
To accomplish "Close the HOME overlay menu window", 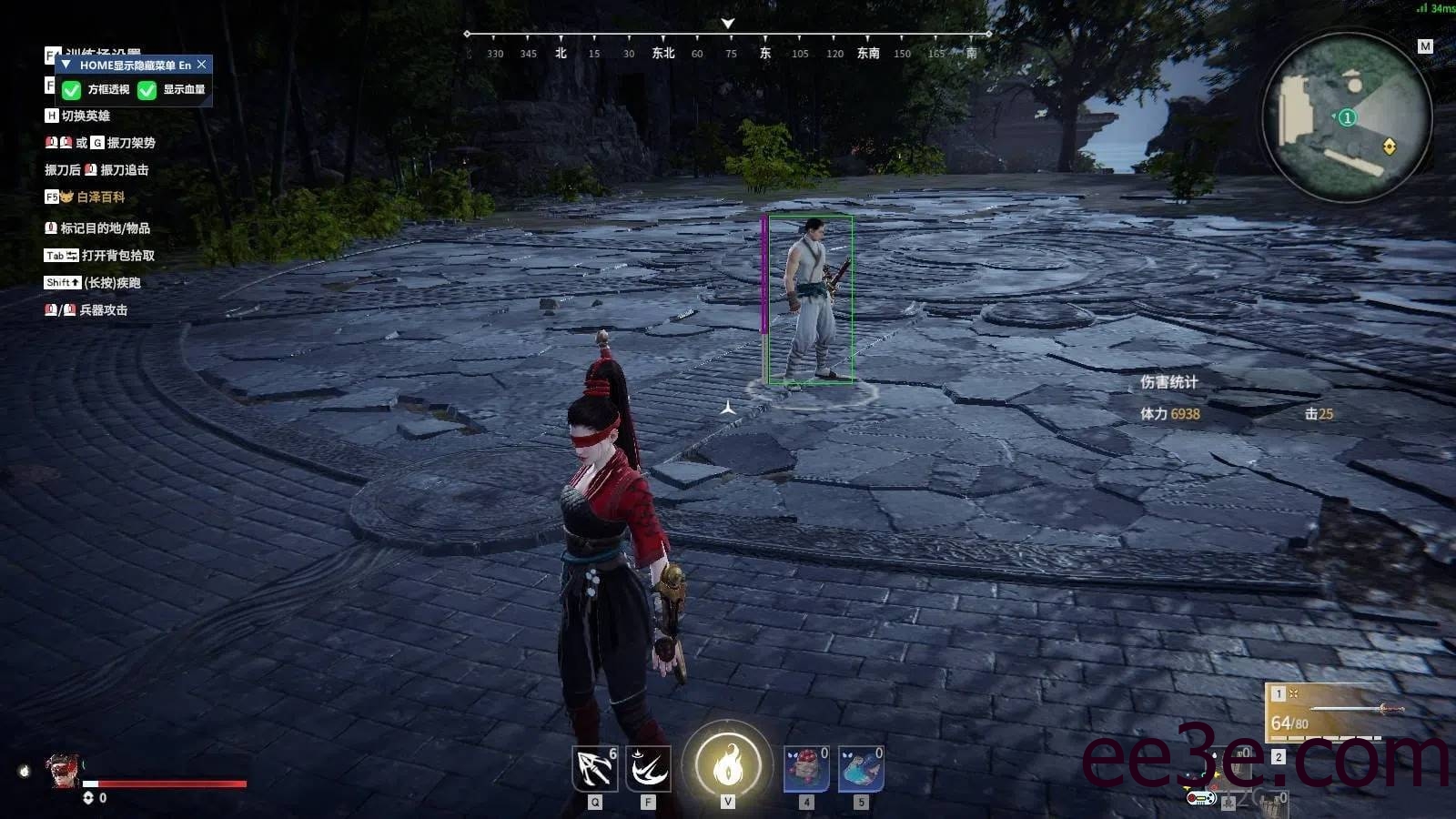I will pos(202,65).
